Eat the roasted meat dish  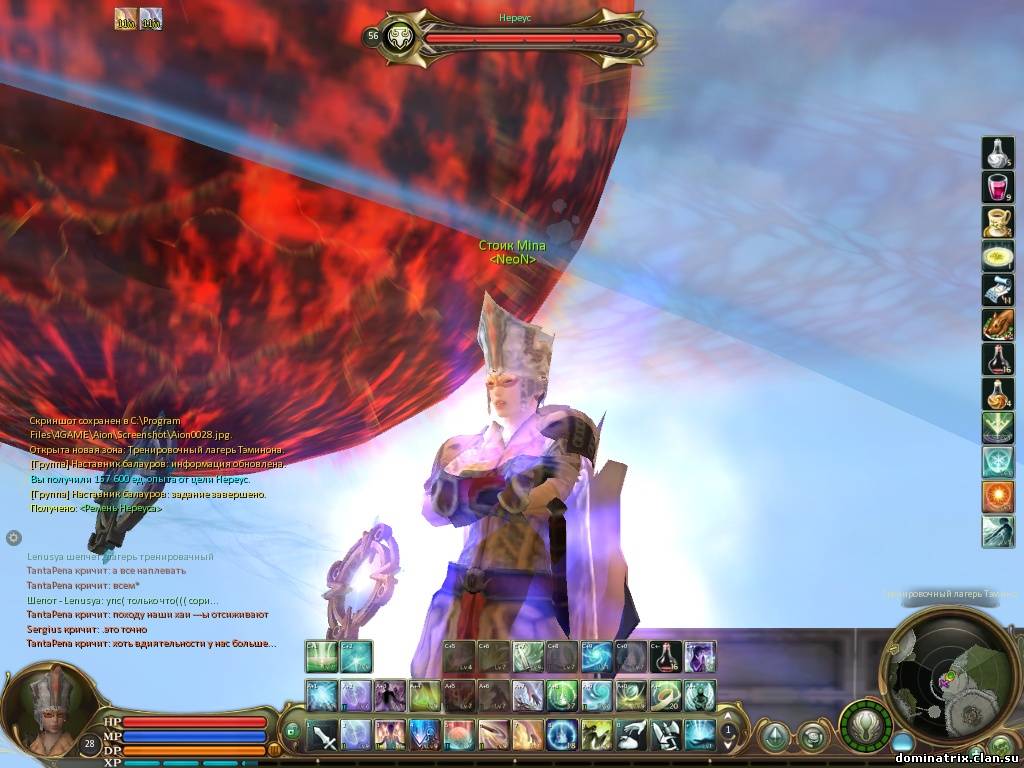pyautogui.click(x=997, y=325)
